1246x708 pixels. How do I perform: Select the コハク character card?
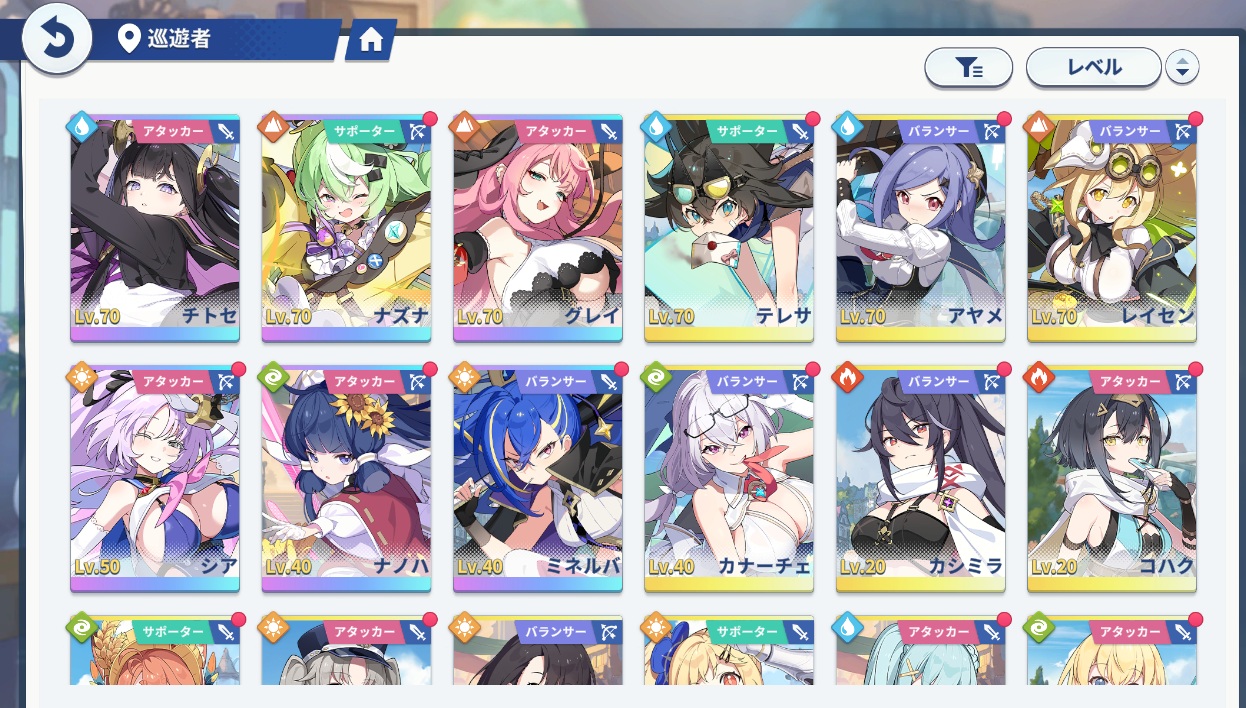1111,476
